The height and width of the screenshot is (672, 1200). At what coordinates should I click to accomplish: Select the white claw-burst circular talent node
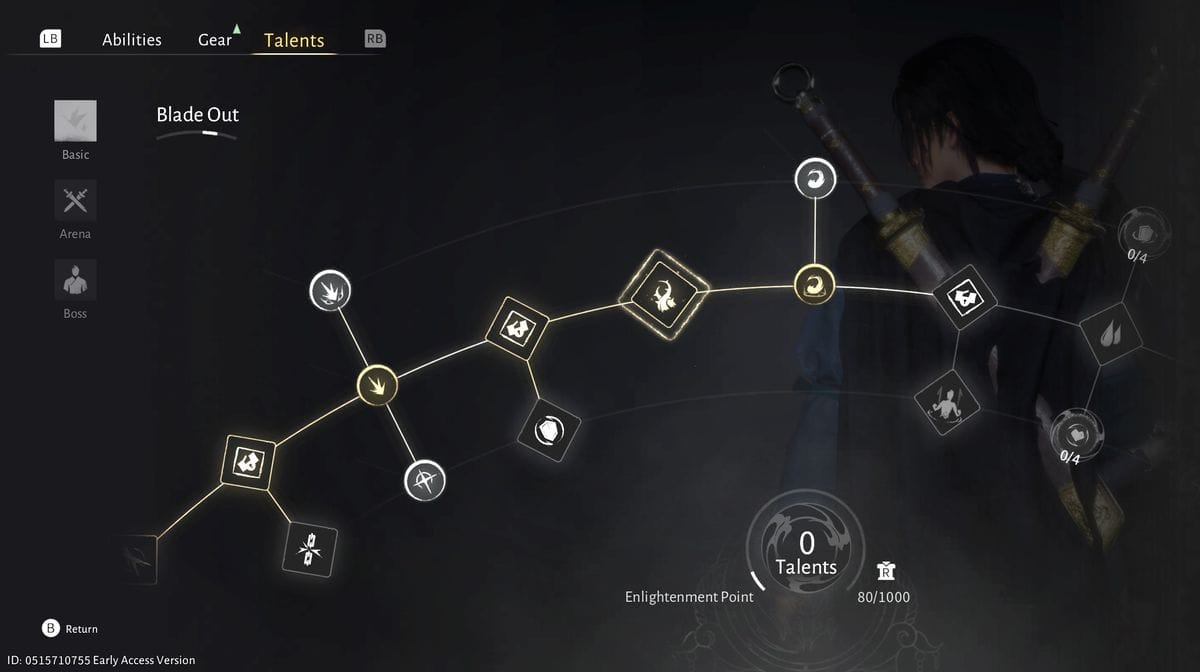(x=330, y=290)
